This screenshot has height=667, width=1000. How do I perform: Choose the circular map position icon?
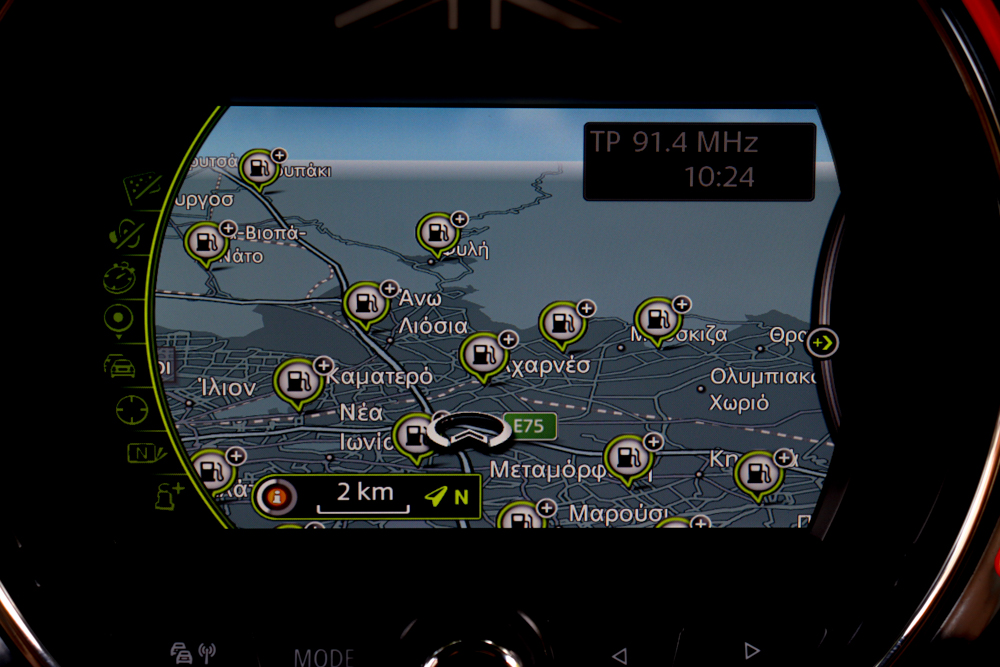click(118, 319)
